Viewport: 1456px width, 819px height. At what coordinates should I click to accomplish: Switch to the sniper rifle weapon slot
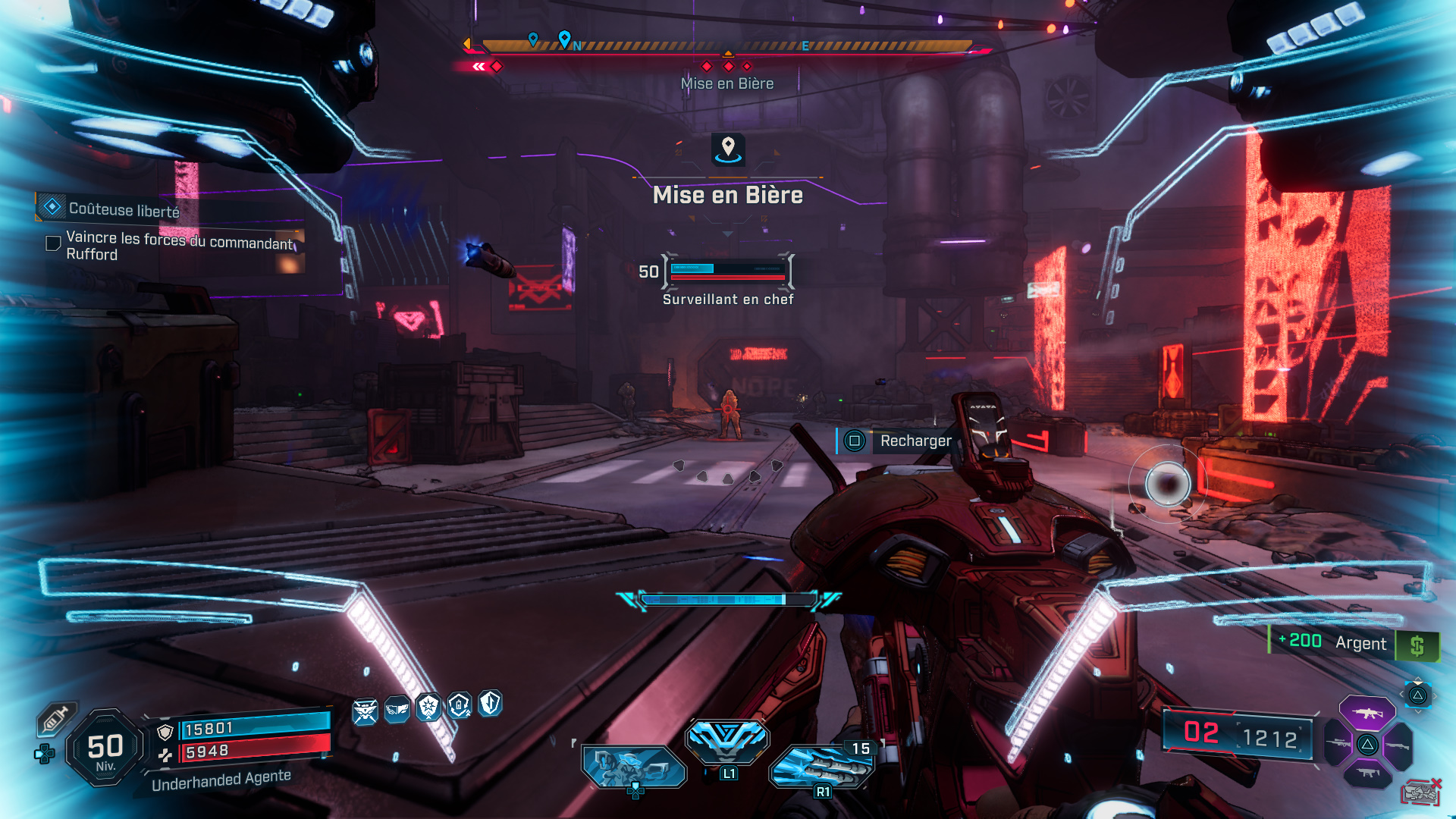[x=1338, y=744]
